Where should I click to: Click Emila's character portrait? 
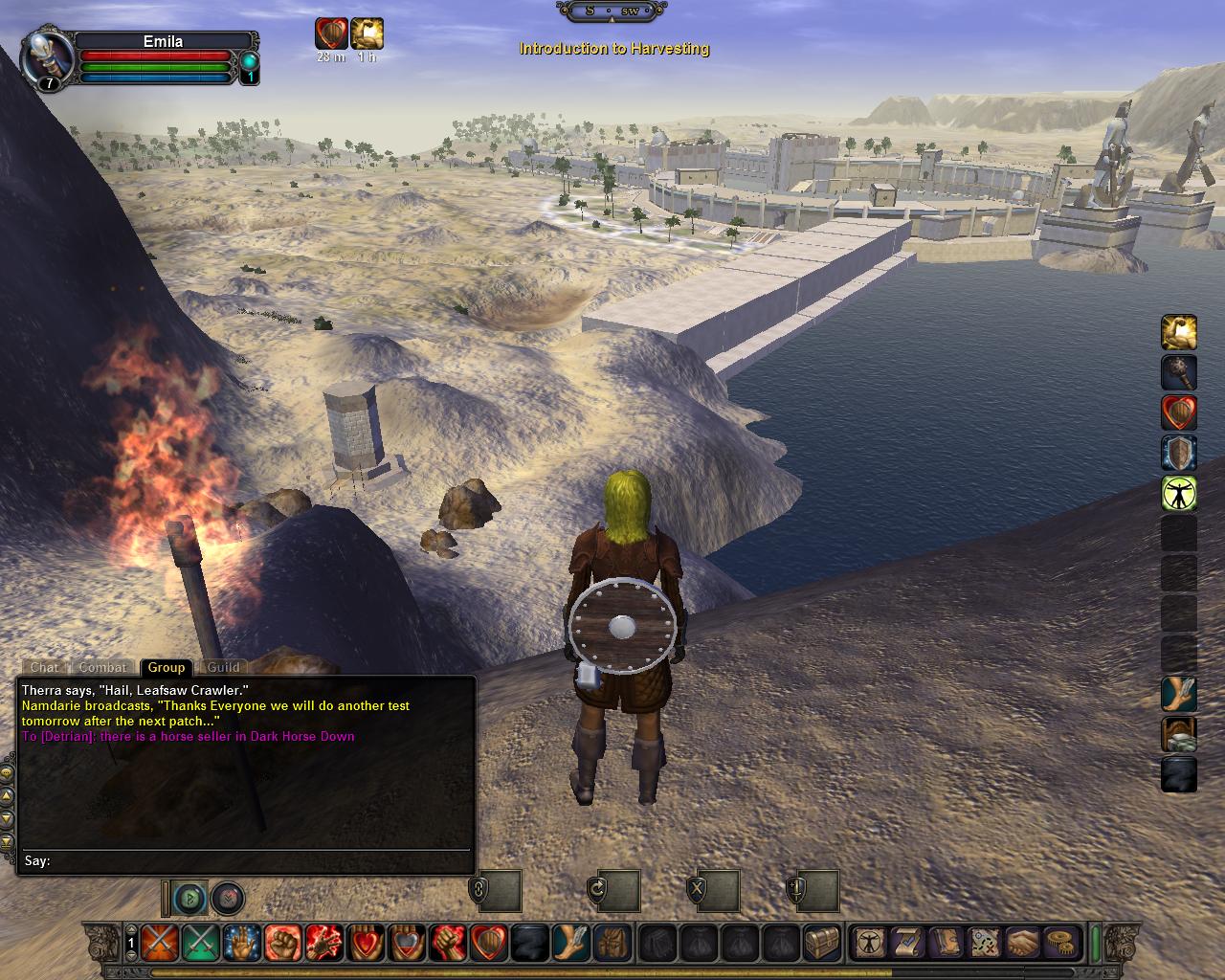[x=46, y=59]
